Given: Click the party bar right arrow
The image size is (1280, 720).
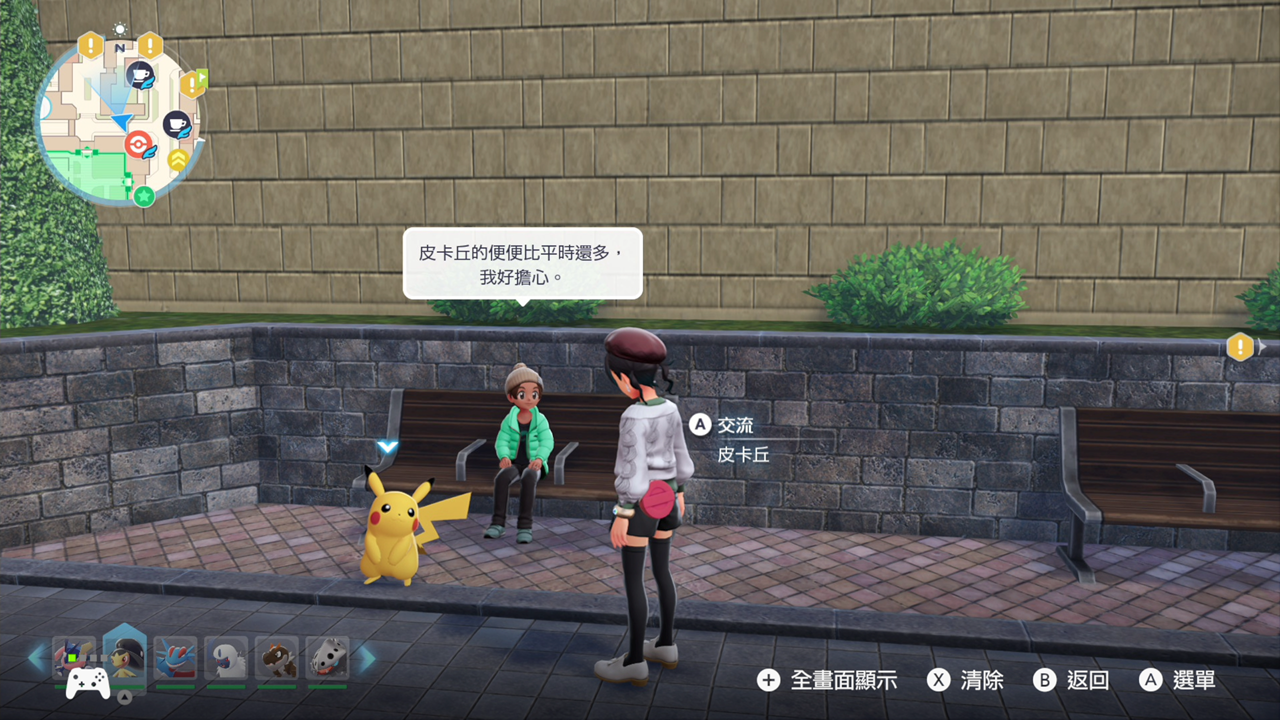Looking at the screenshot, I should [x=367, y=658].
